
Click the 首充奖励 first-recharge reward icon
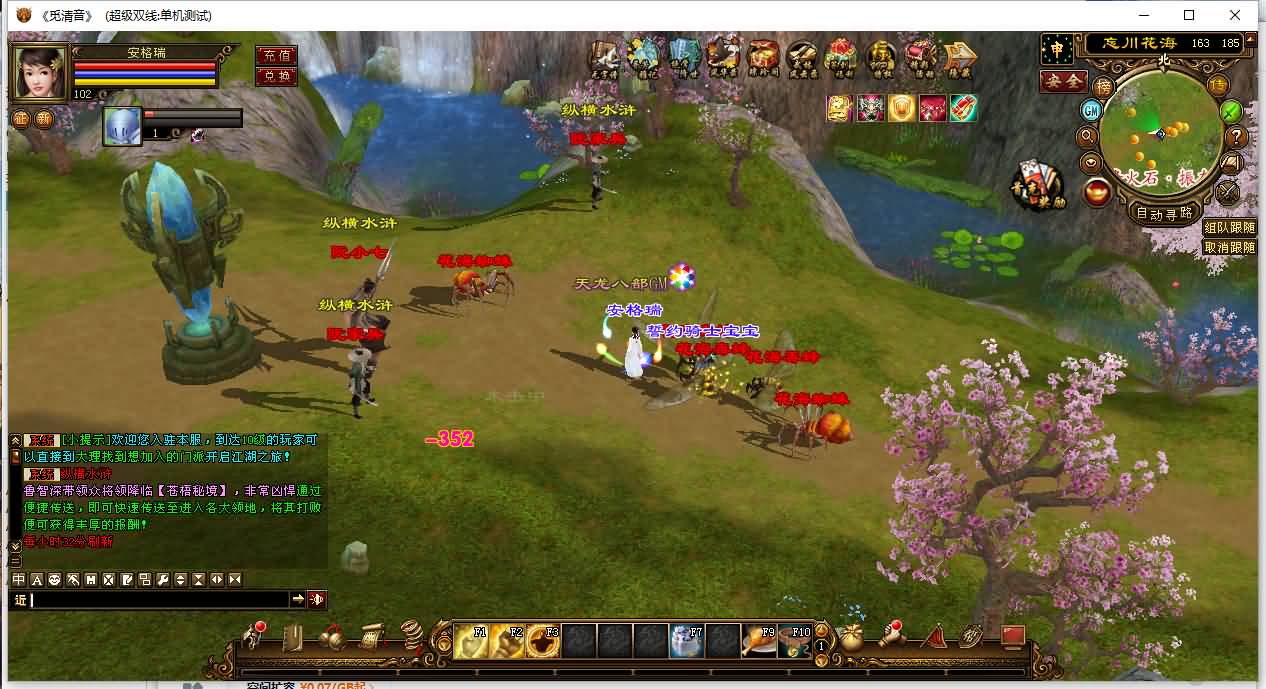(x=1037, y=186)
